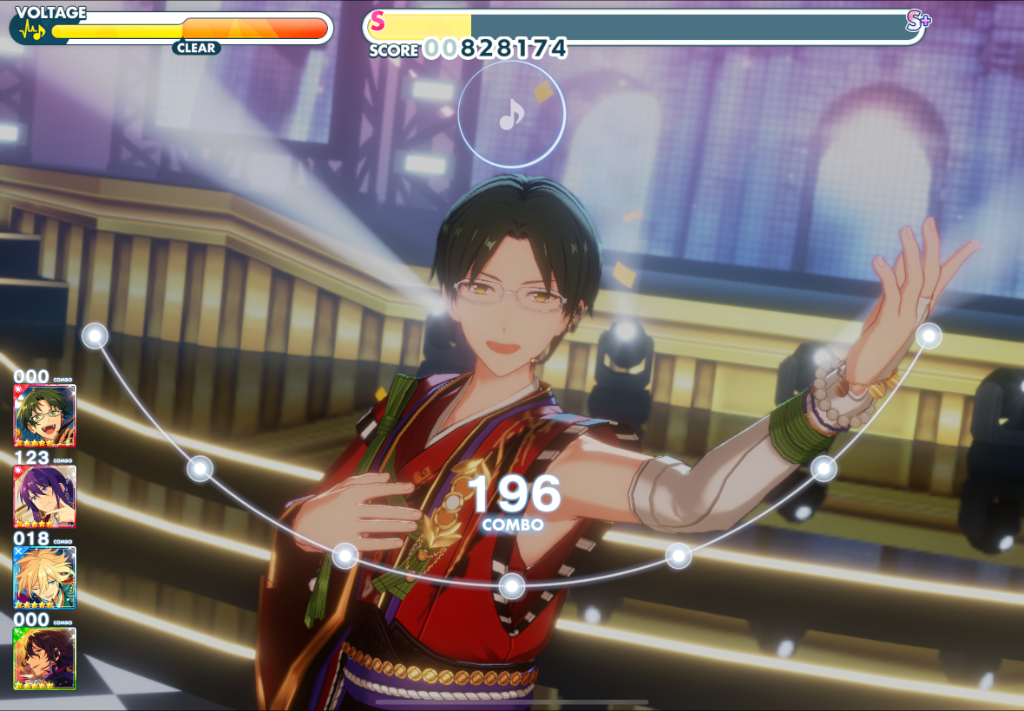Select the dark brown-haired character card
This screenshot has width=1024, height=711.
pos(44,657)
